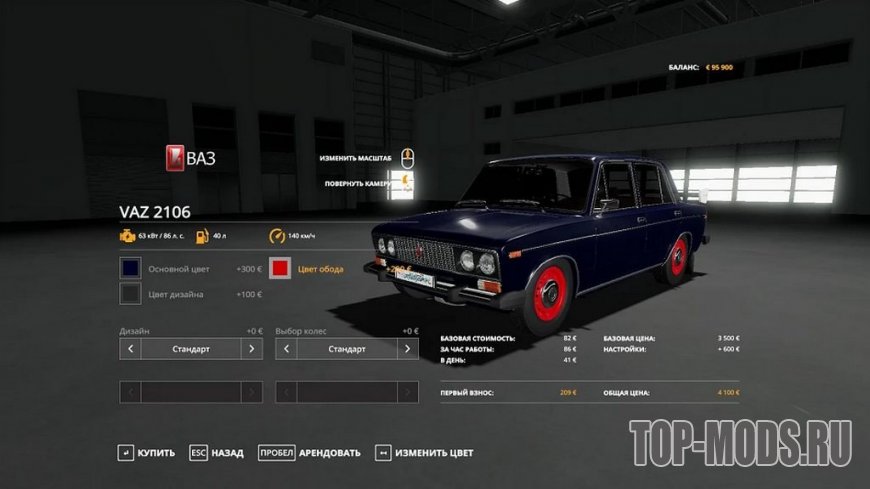Screen dimensions: 870x489
Task: Go to previous option in Выбор колес
Action: tap(286, 349)
